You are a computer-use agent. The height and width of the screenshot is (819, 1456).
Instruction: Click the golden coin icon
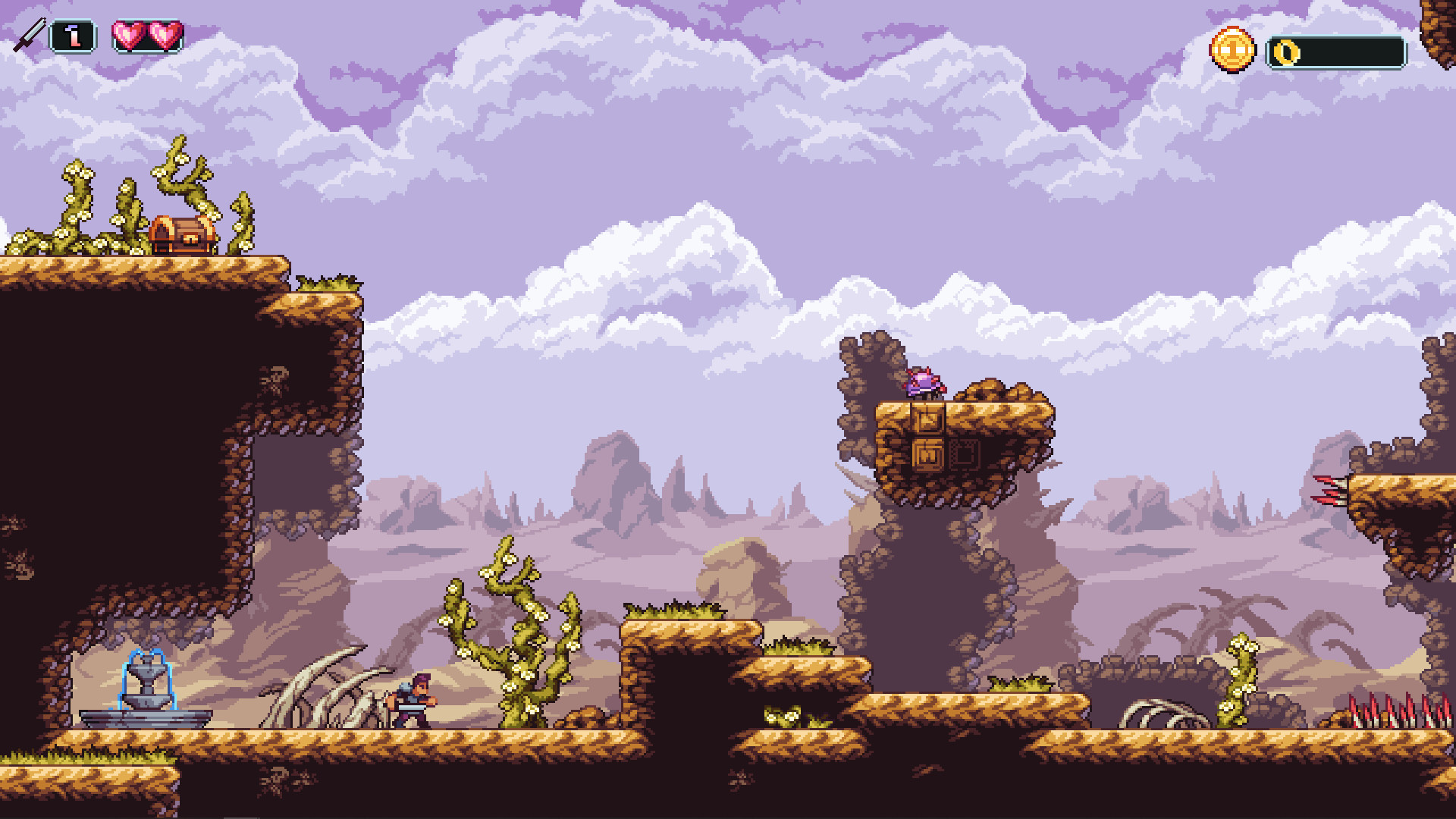coord(1233,50)
